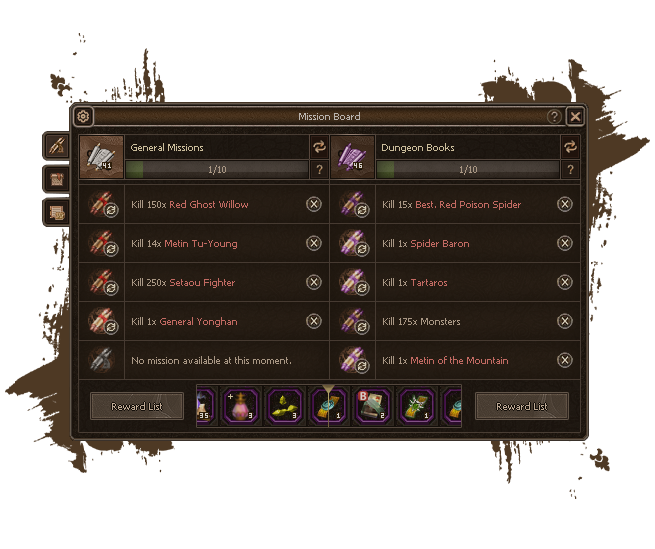Remove the Metin of the Mountain mission

pos(565,360)
